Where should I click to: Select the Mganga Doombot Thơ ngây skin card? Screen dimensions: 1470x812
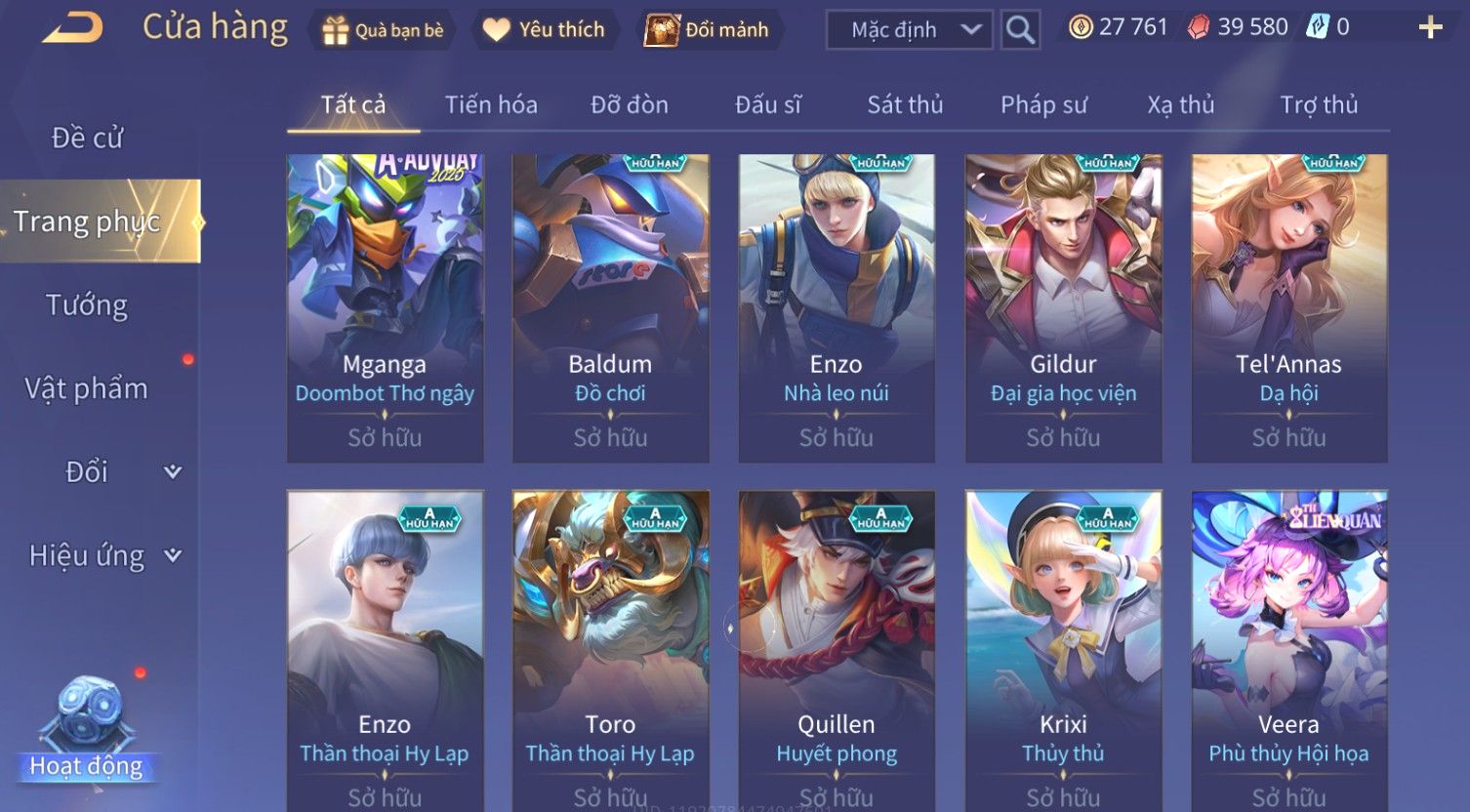coord(385,307)
